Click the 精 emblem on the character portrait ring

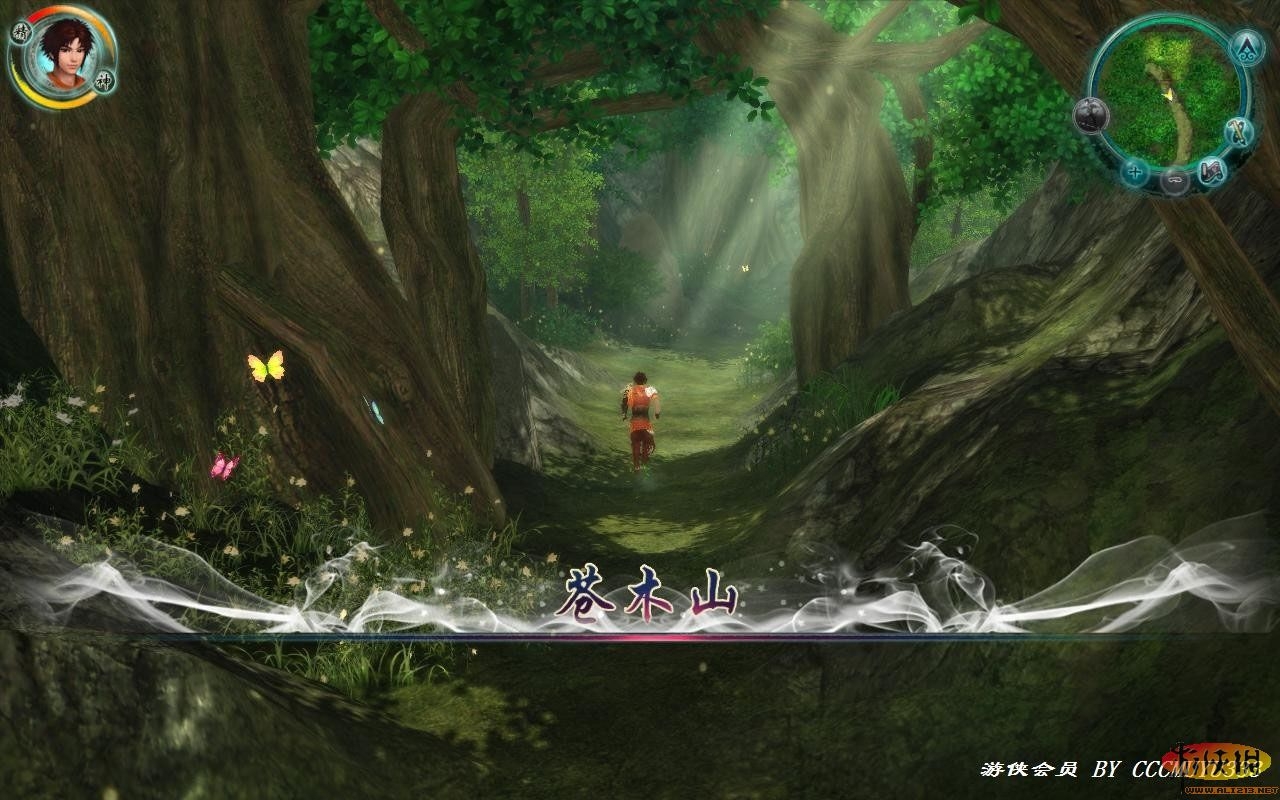20,32
